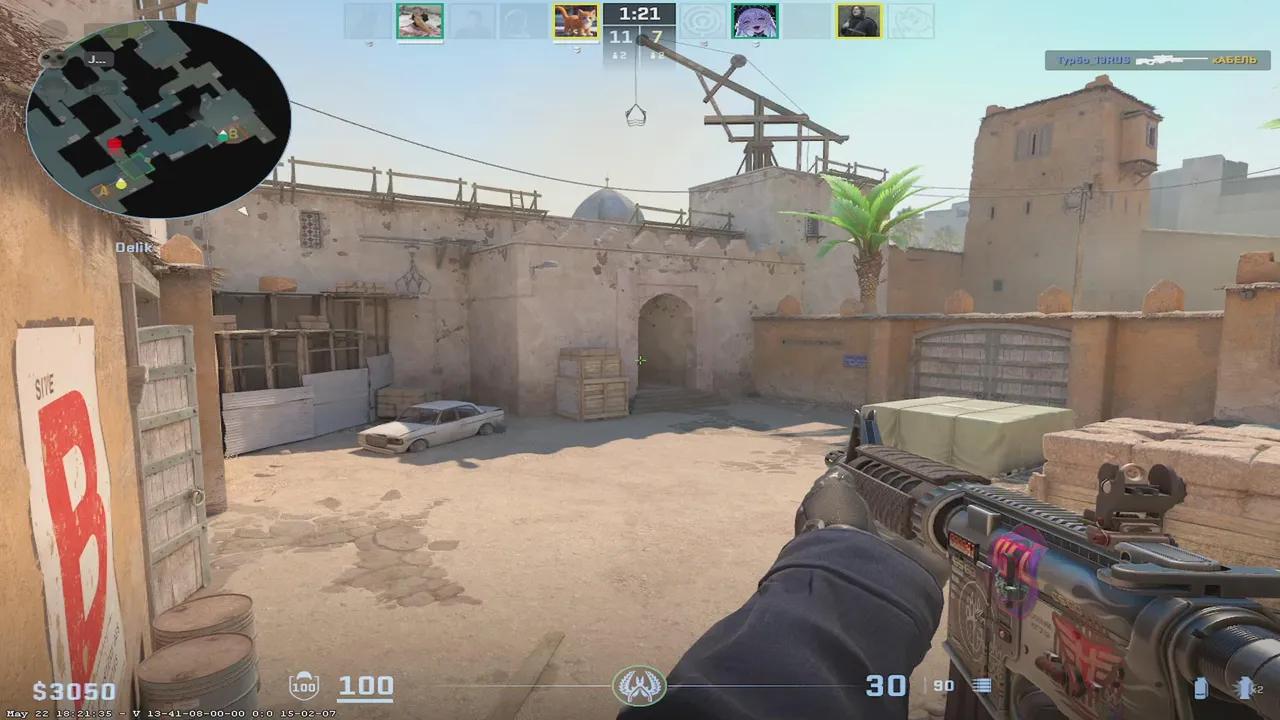This screenshot has height=720, width=1280.
Task: Click the smoke grenade icon in the bottom right
Action: click(1201, 688)
